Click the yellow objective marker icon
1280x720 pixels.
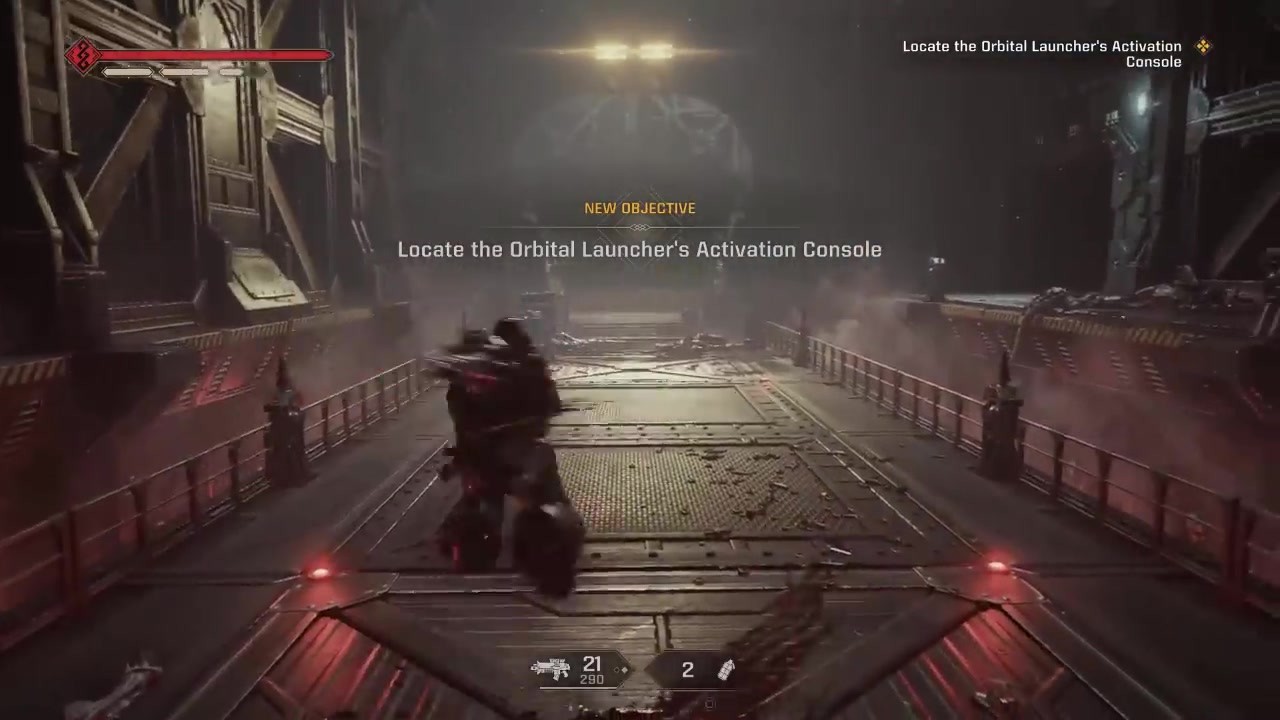pos(1204,46)
